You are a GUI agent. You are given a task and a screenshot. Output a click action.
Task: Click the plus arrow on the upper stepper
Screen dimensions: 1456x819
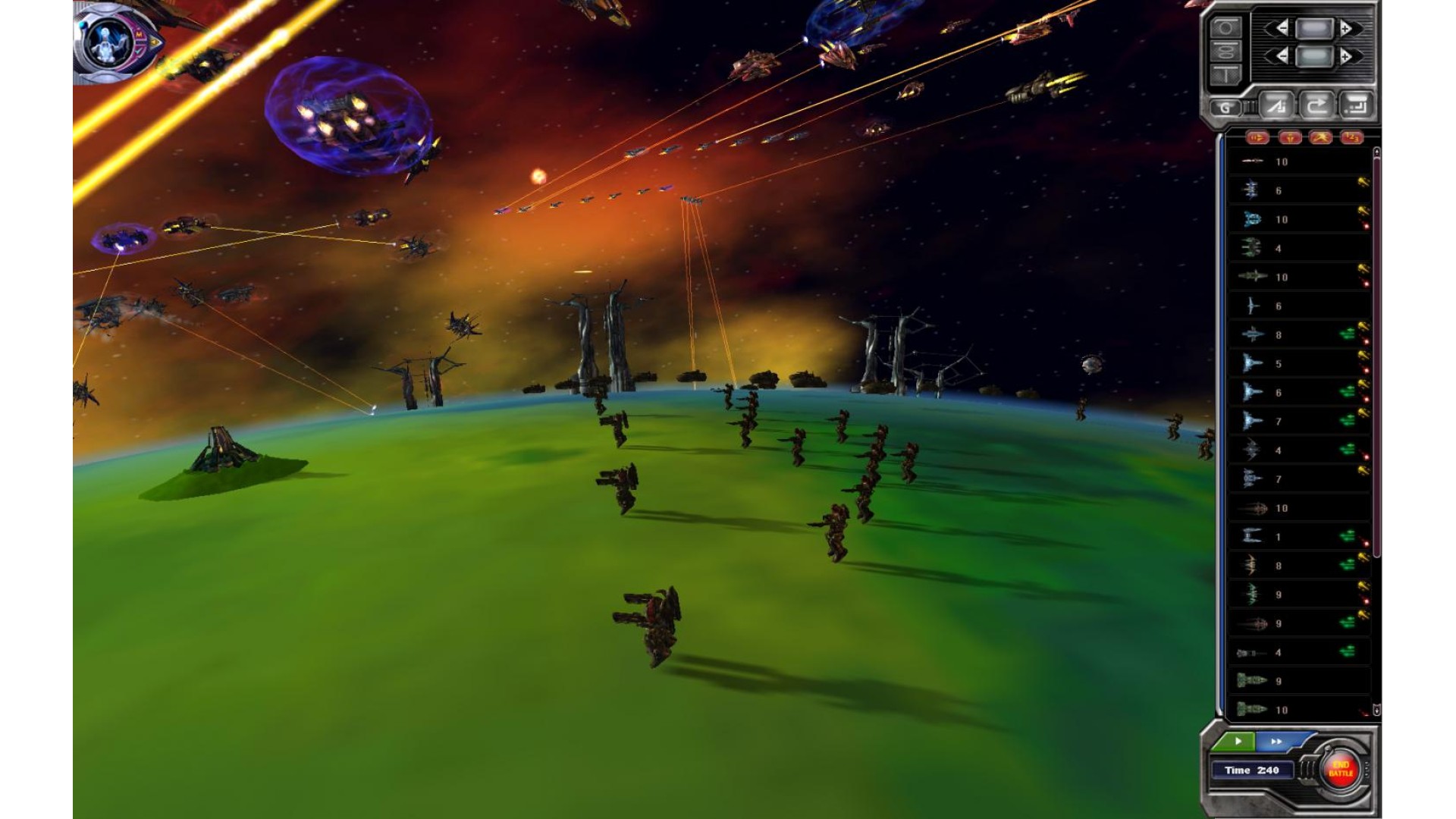[1347, 29]
